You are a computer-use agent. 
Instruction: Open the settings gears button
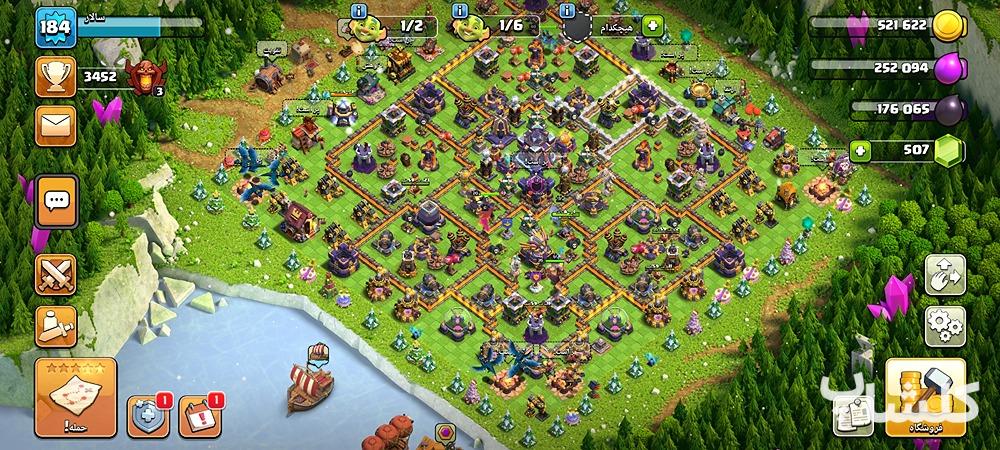[944, 323]
